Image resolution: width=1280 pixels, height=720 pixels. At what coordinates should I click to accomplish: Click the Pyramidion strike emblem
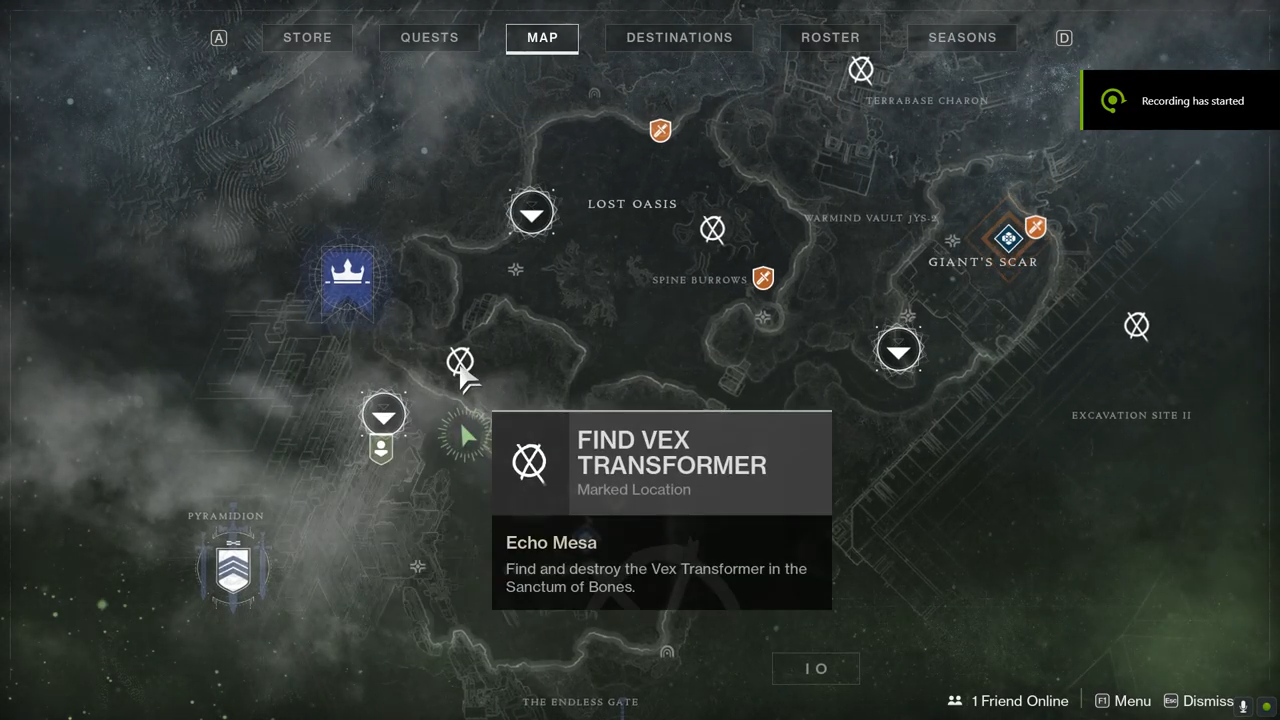point(233,564)
